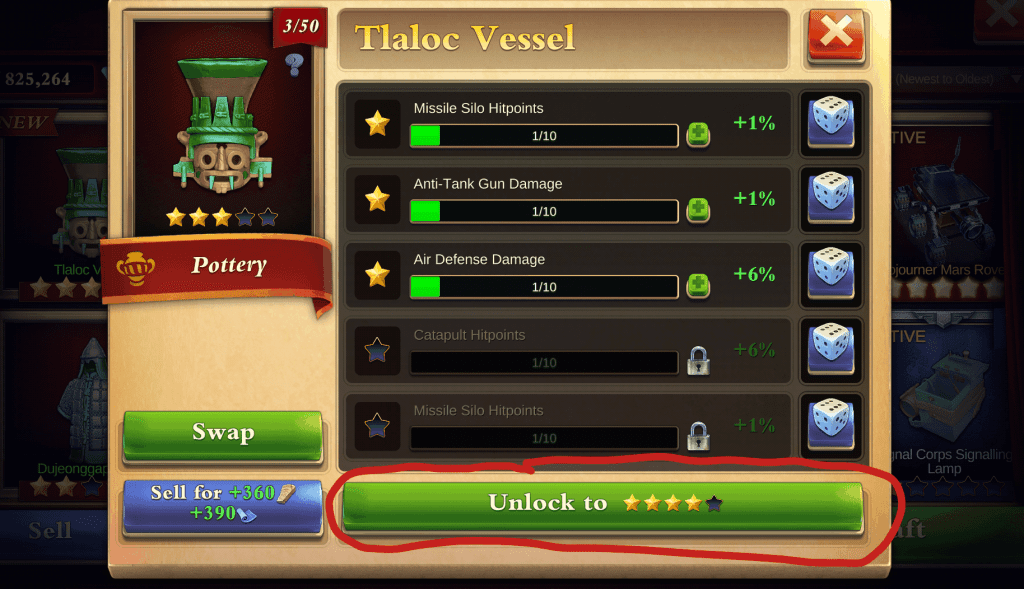Viewport: 1024px width, 589px height.
Task: Reroll the Anti-Tank Gun Damage benefit
Action: [x=830, y=197]
